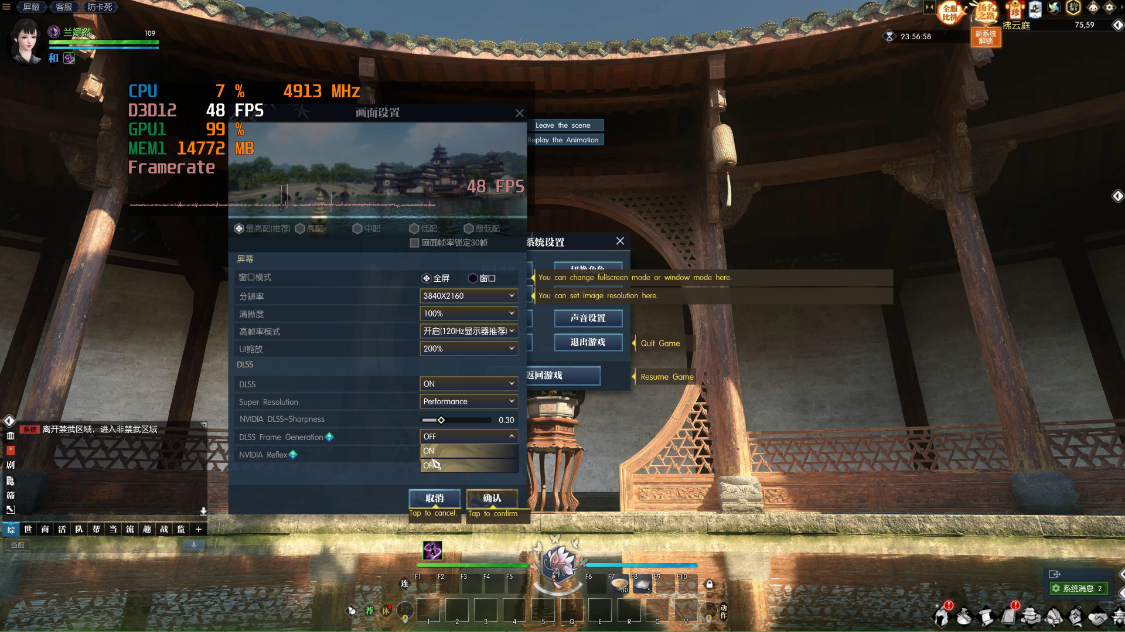The width and height of the screenshot is (1125, 632).
Task: Open the 200% UI scale dropdown
Action: [x=469, y=349]
